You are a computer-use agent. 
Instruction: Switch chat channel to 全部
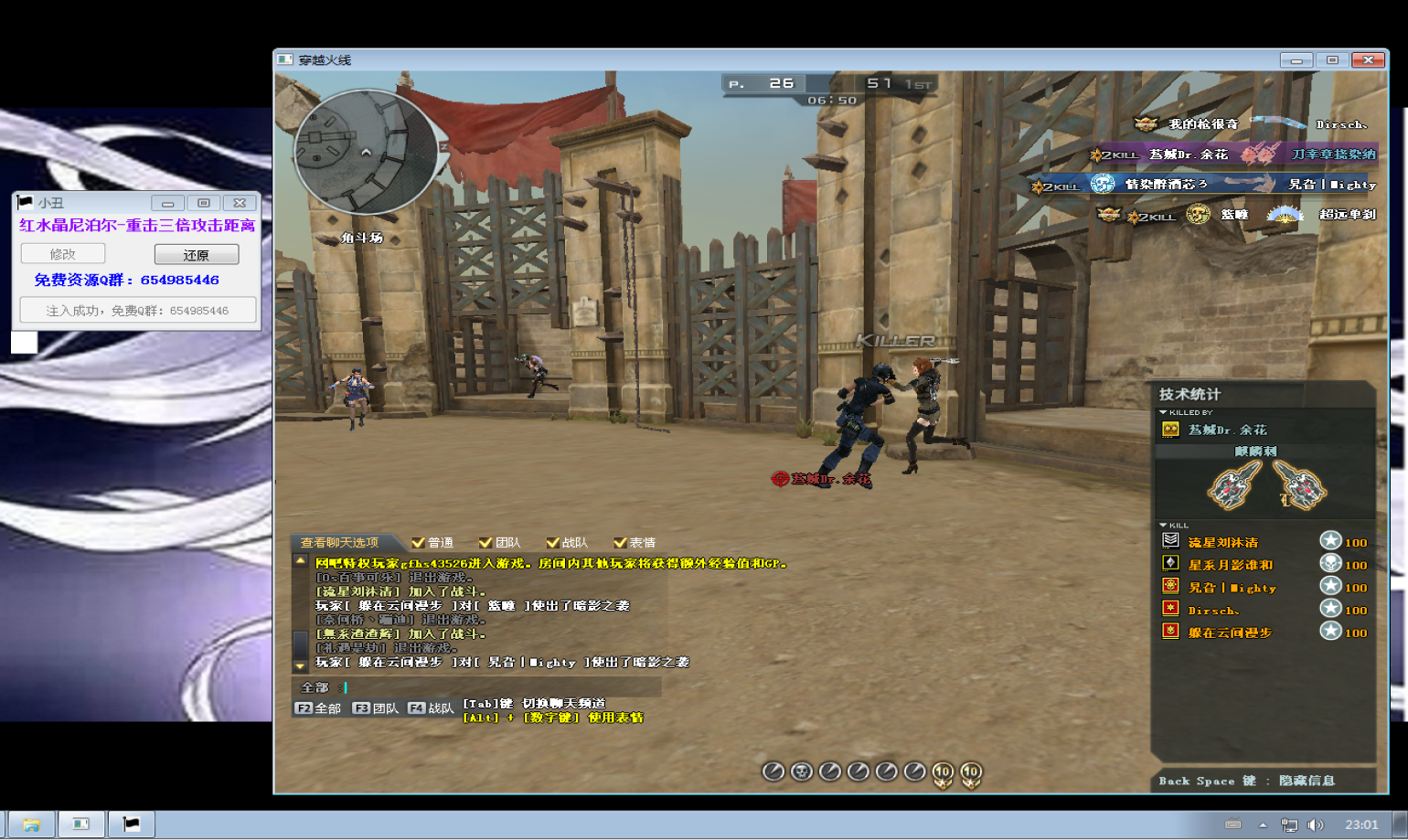[318, 708]
